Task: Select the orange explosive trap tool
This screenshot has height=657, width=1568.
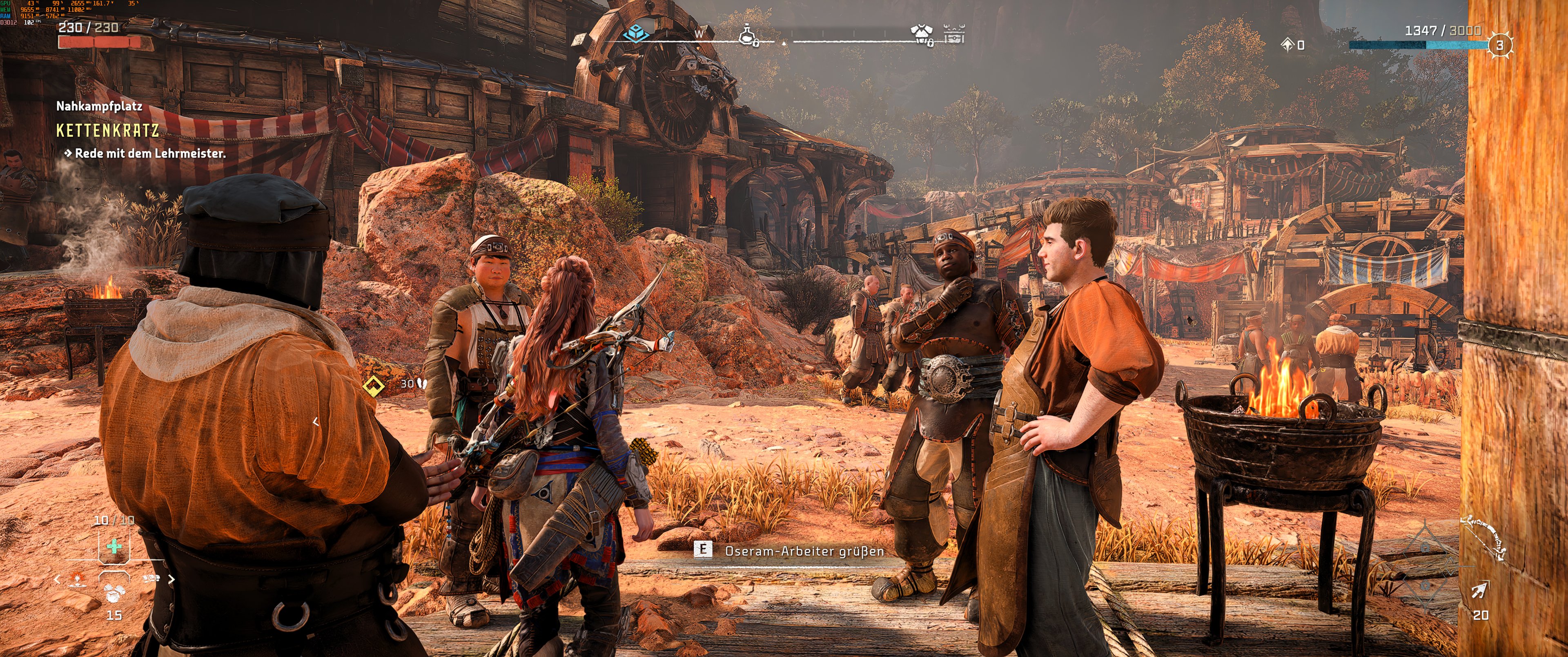Action: tap(77, 579)
